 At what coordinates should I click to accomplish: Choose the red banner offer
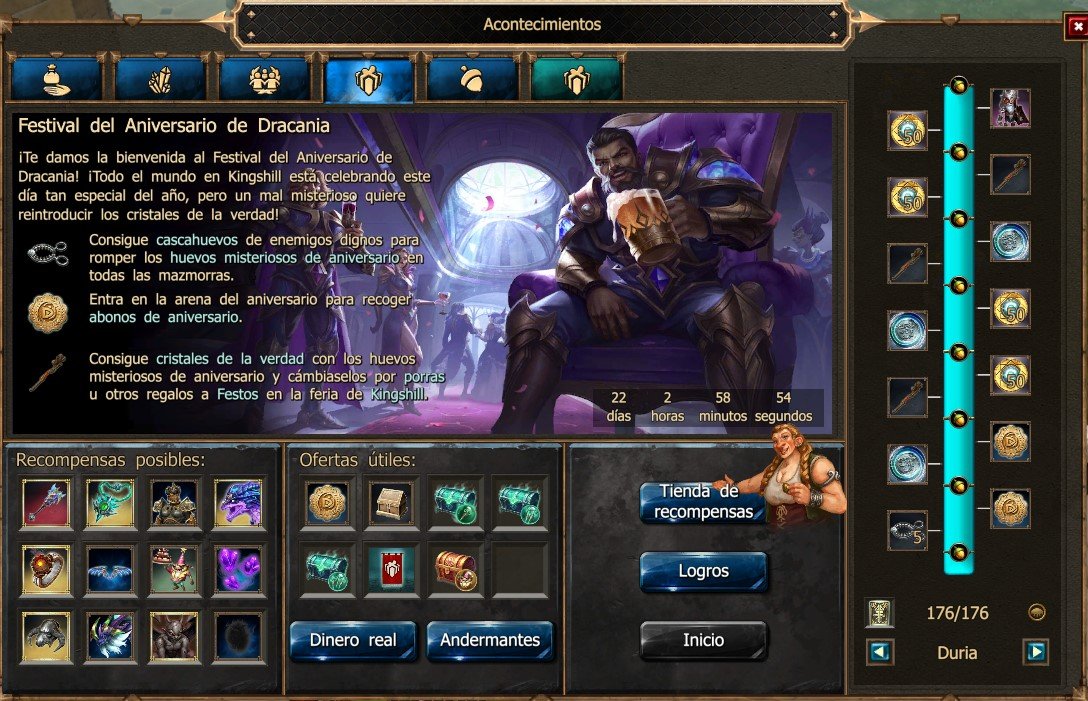point(391,570)
